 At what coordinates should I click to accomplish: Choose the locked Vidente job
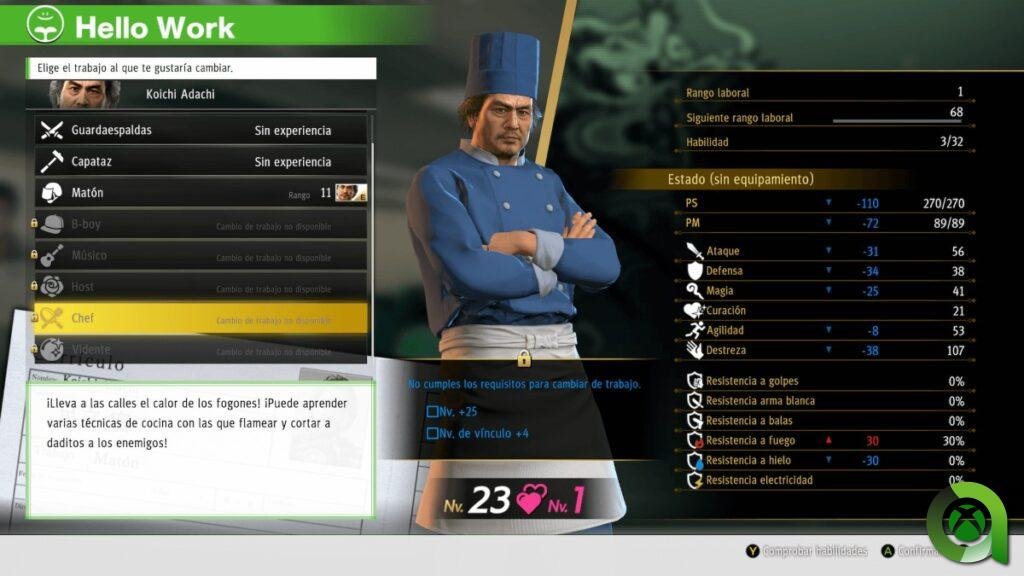200,350
